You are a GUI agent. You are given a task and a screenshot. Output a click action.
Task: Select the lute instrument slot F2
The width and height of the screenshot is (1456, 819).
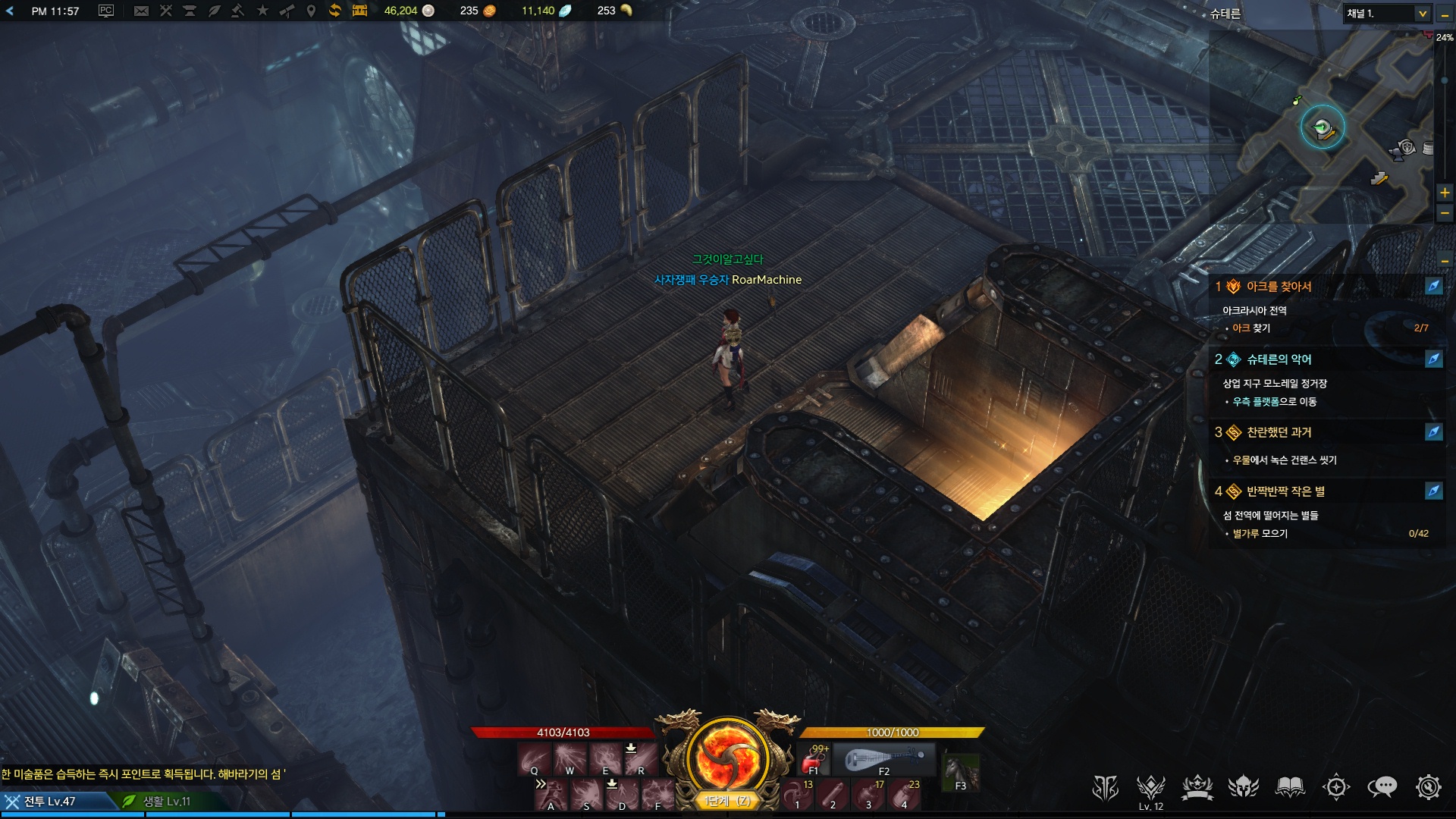pyautogui.click(x=884, y=760)
